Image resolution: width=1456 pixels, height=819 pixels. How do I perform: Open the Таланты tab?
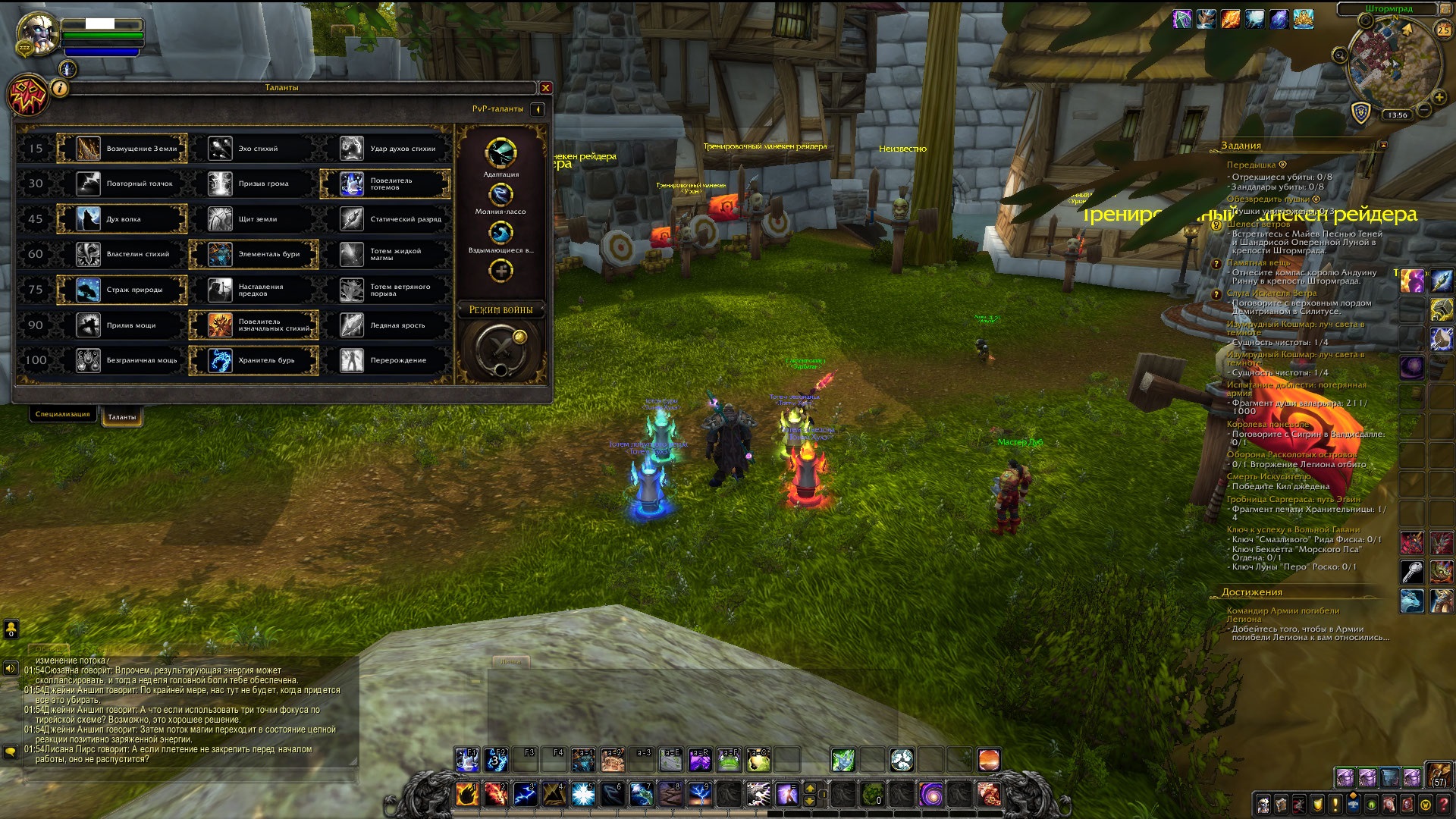click(122, 417)
